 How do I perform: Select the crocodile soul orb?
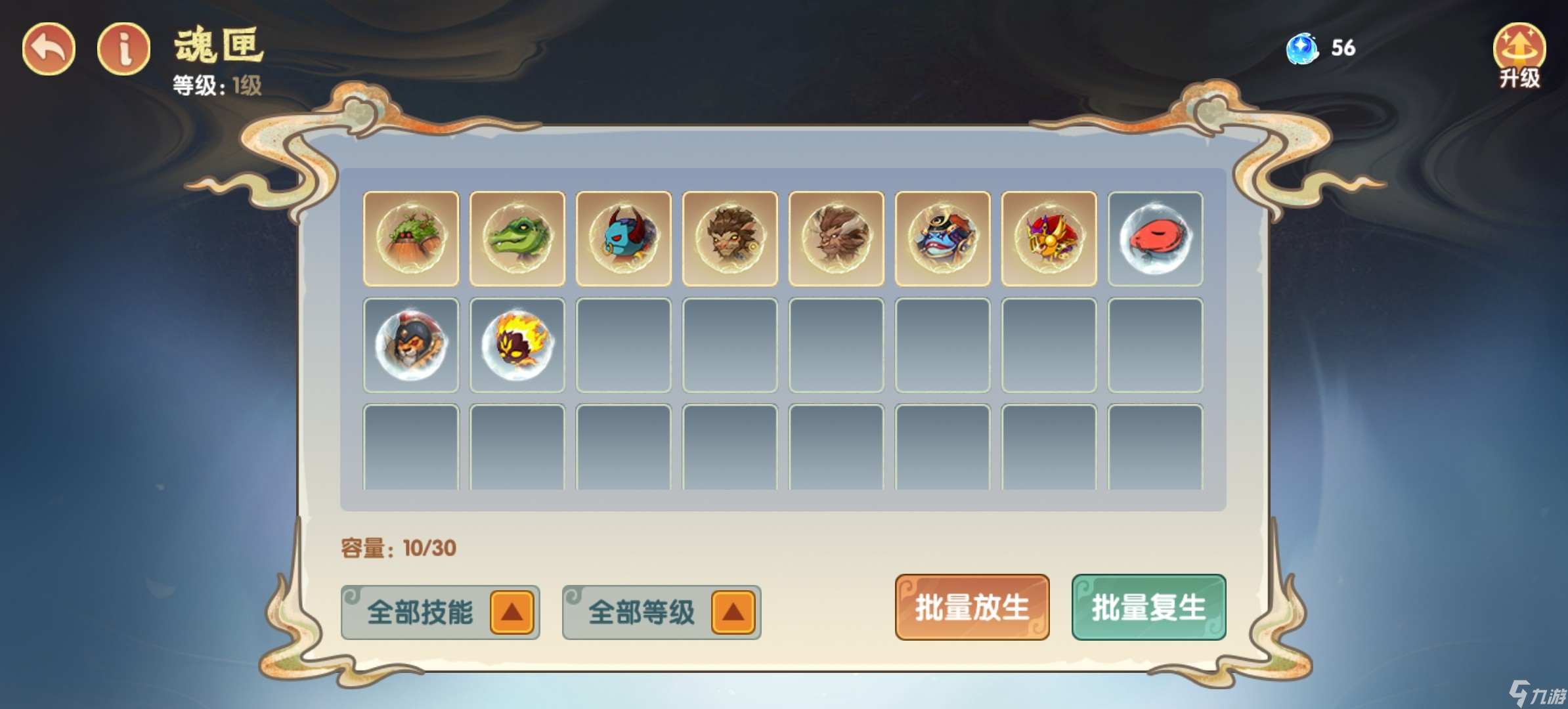[x=518, y=239]
